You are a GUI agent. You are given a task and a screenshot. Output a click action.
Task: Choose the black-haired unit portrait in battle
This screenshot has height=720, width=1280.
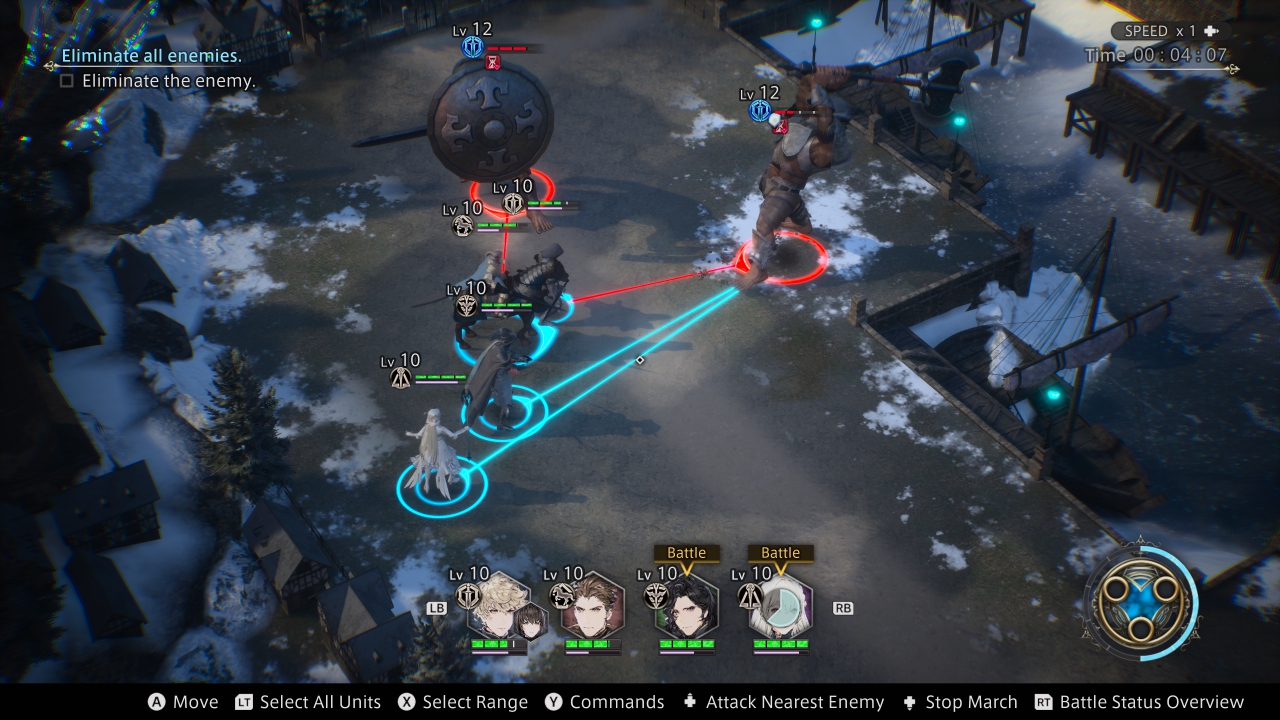686,606
